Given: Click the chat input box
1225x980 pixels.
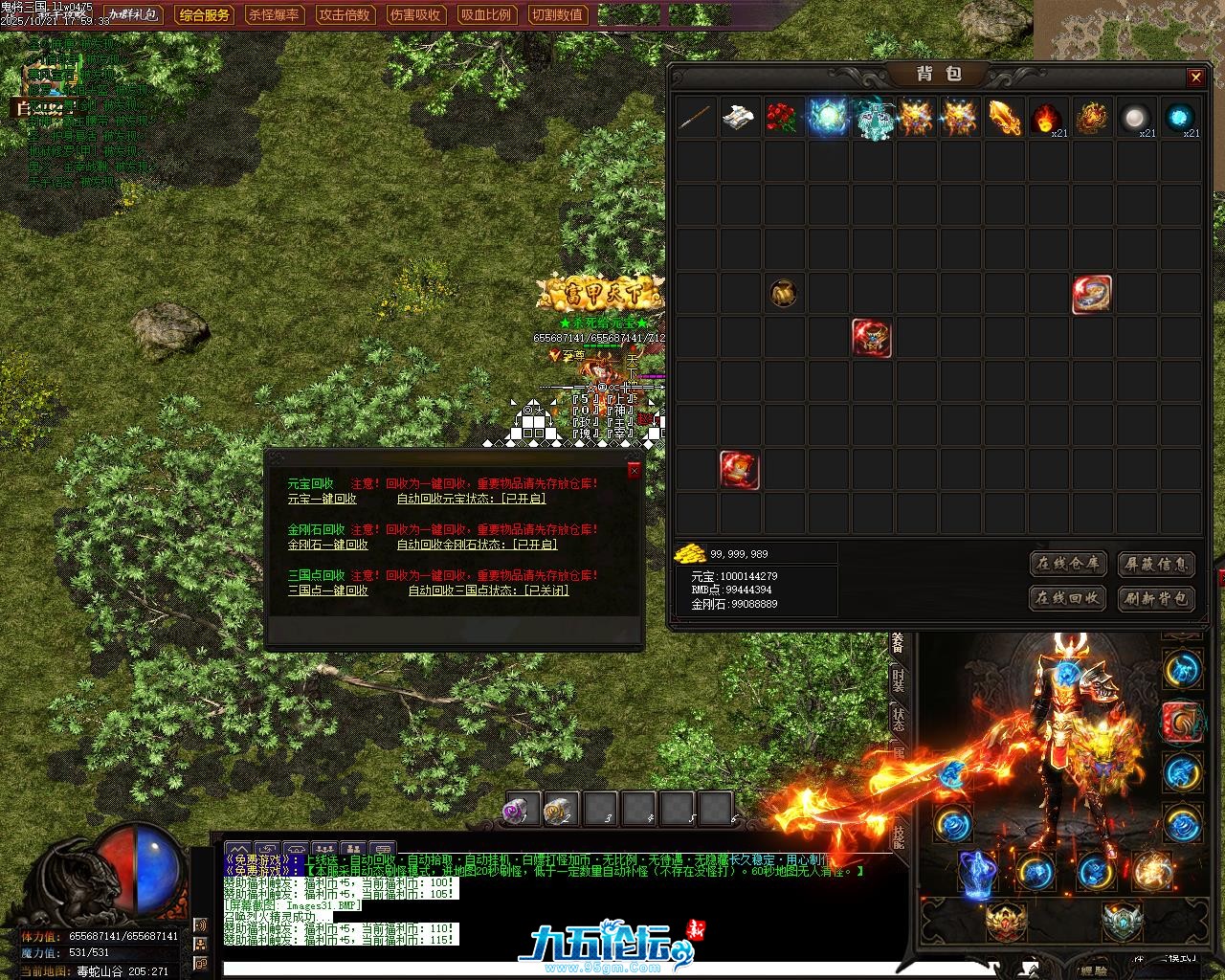Looking at the screenshot, I should [612, 969].
